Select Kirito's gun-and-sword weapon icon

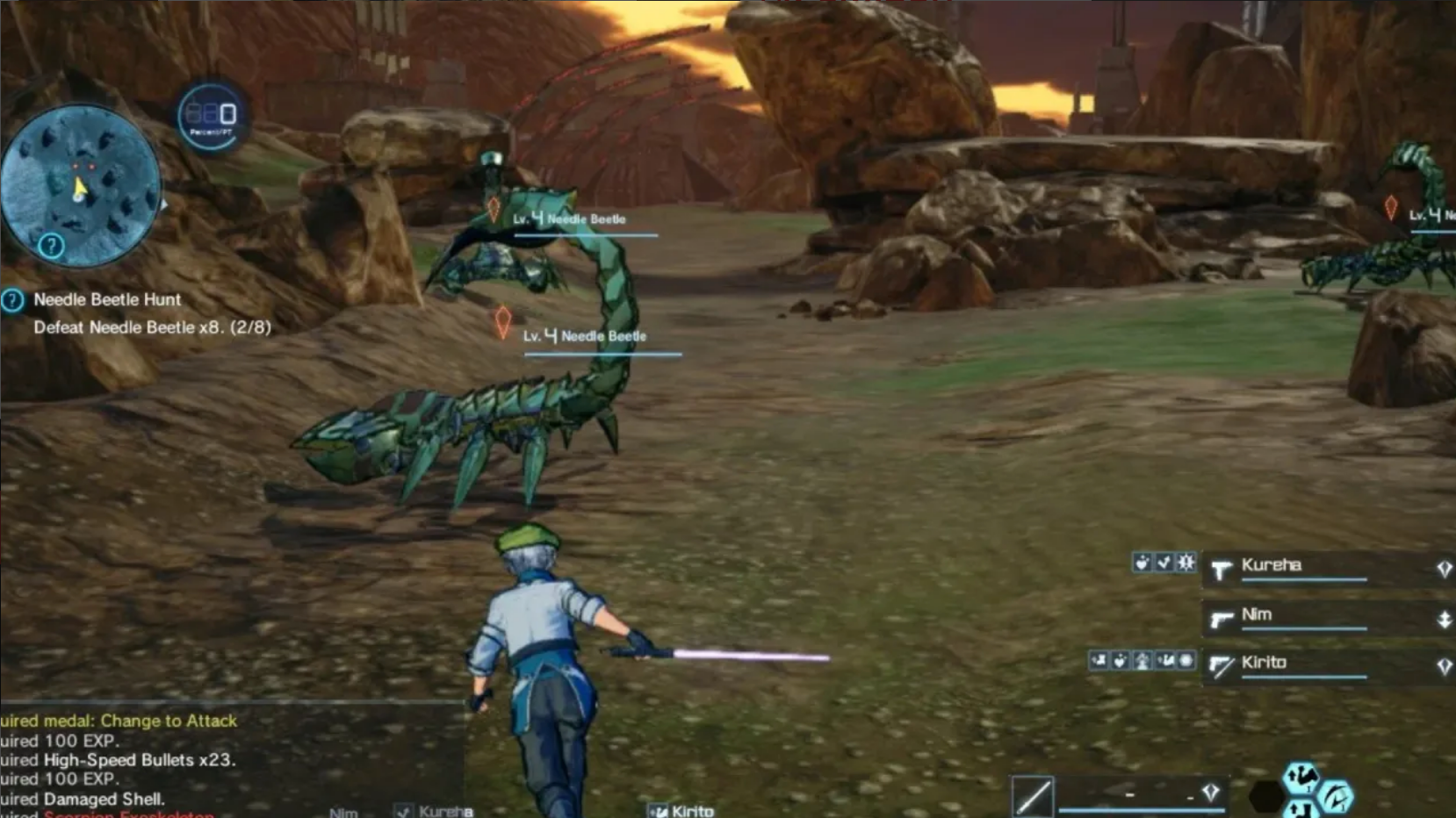coord(1221,665)
